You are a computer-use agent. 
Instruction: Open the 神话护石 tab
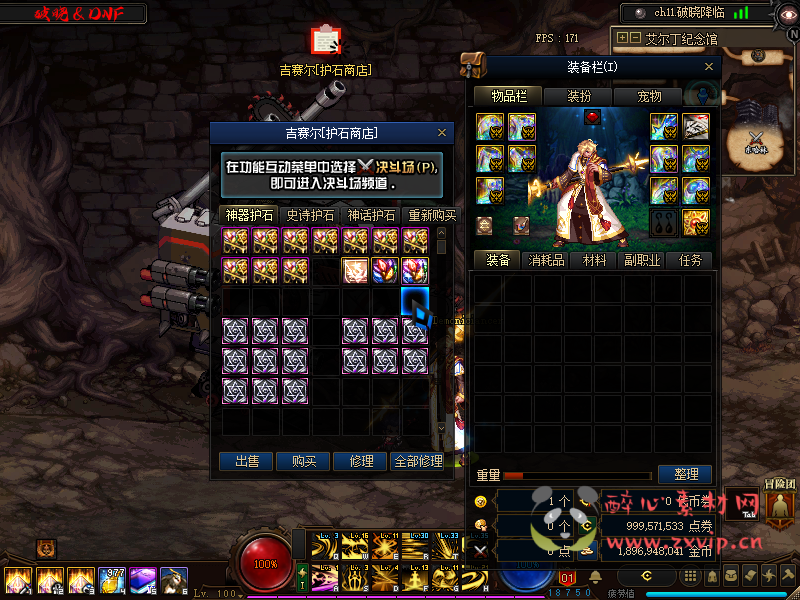click(x=371, y=215)
